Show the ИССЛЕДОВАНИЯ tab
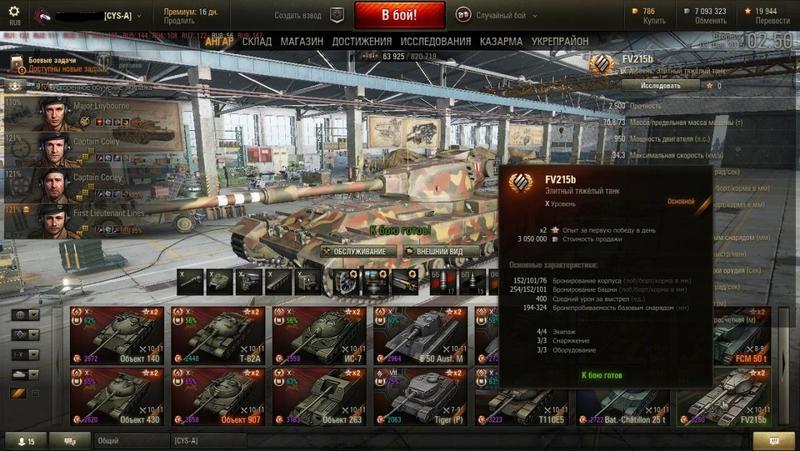800x451 pixels. 435,42
